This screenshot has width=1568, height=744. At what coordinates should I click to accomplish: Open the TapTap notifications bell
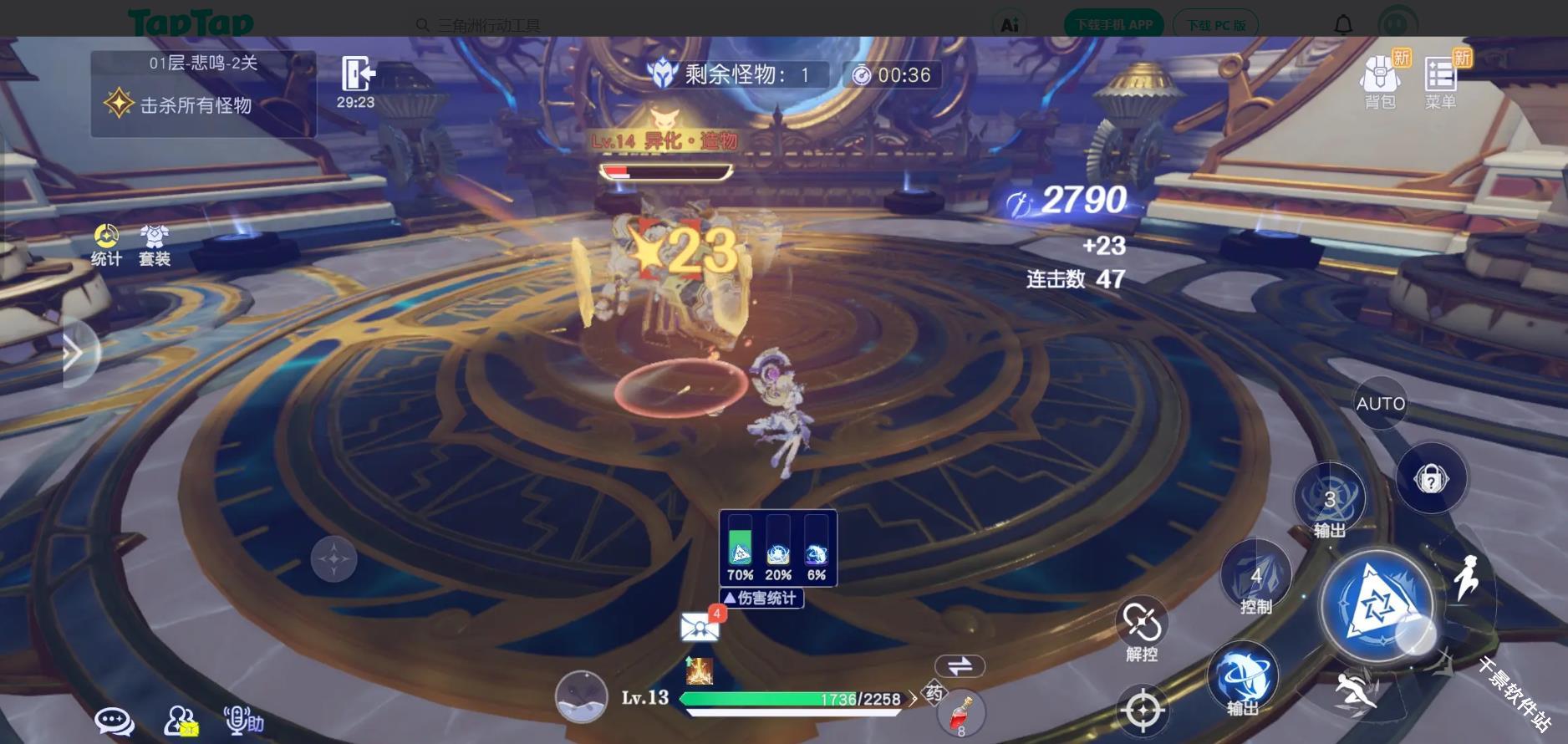click(x=1343, y=24)
